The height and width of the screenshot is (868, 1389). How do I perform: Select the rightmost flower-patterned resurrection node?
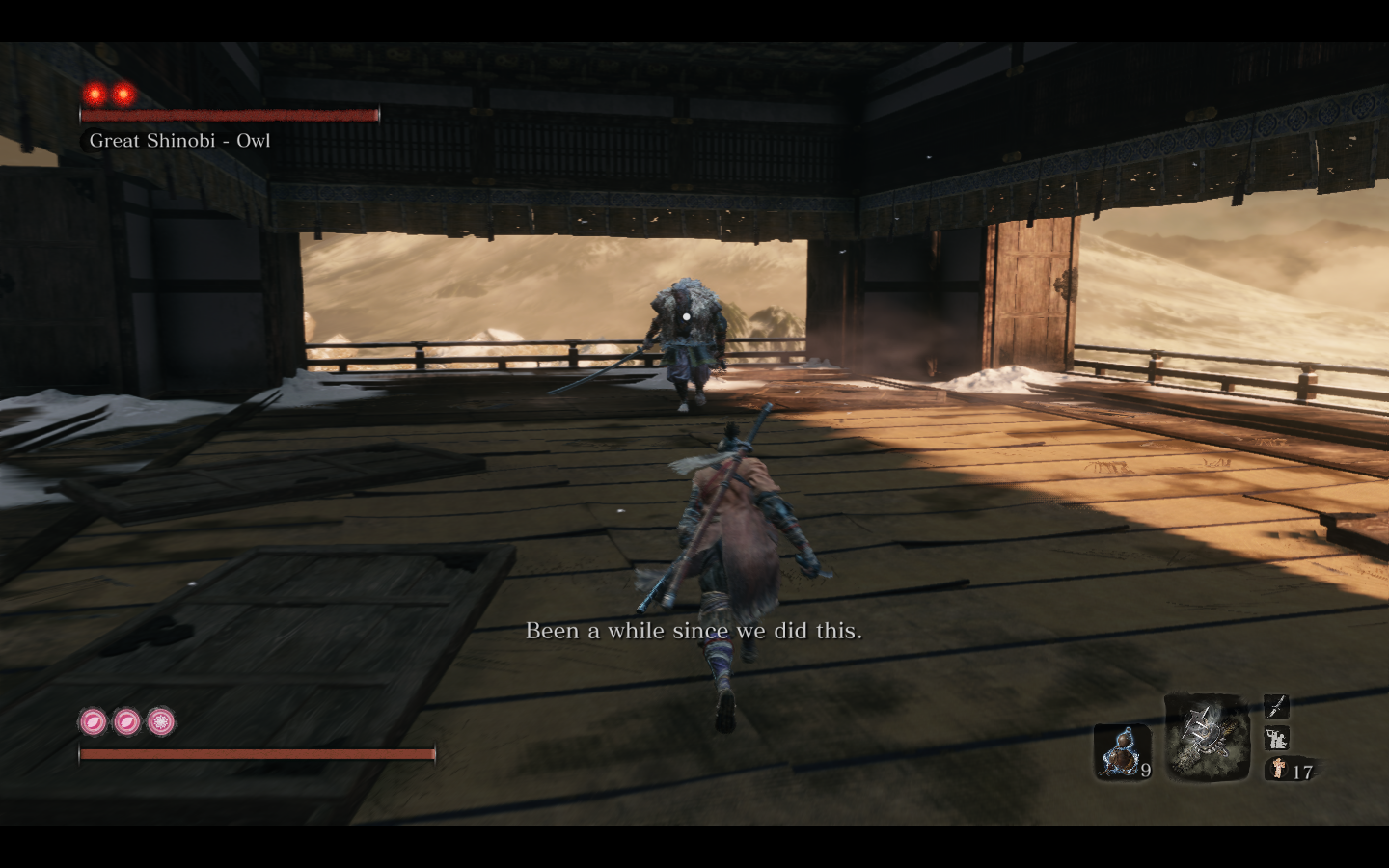tap(160, 719)
